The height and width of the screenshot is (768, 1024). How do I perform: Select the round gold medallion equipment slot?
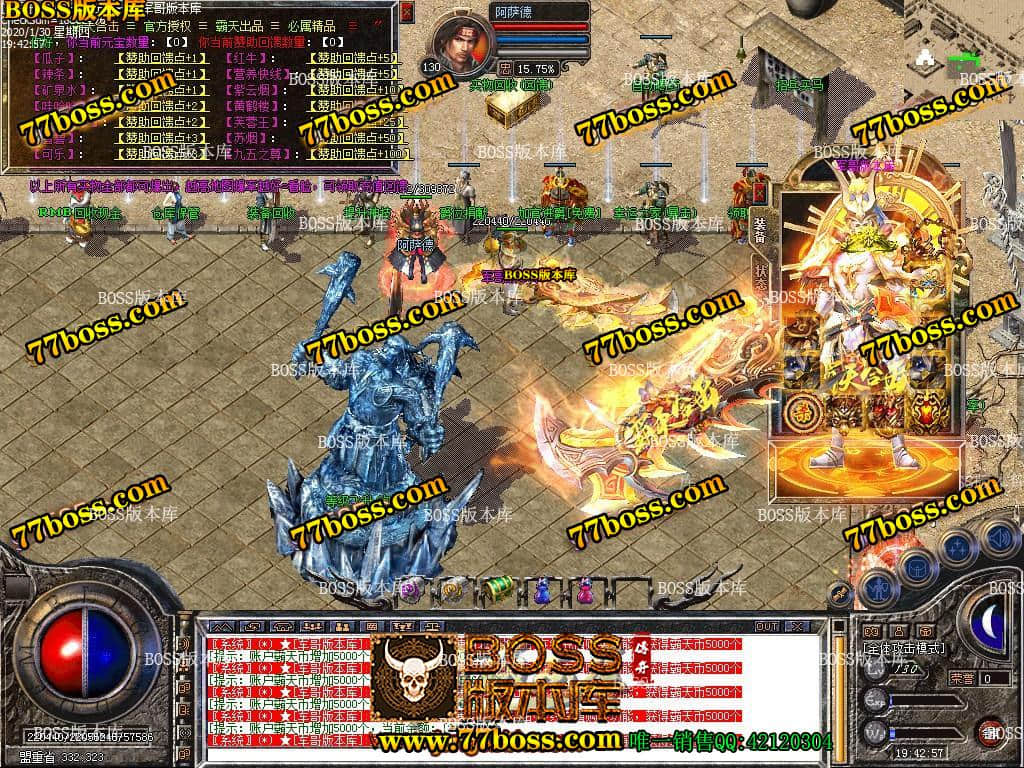[x=803, y=407]
